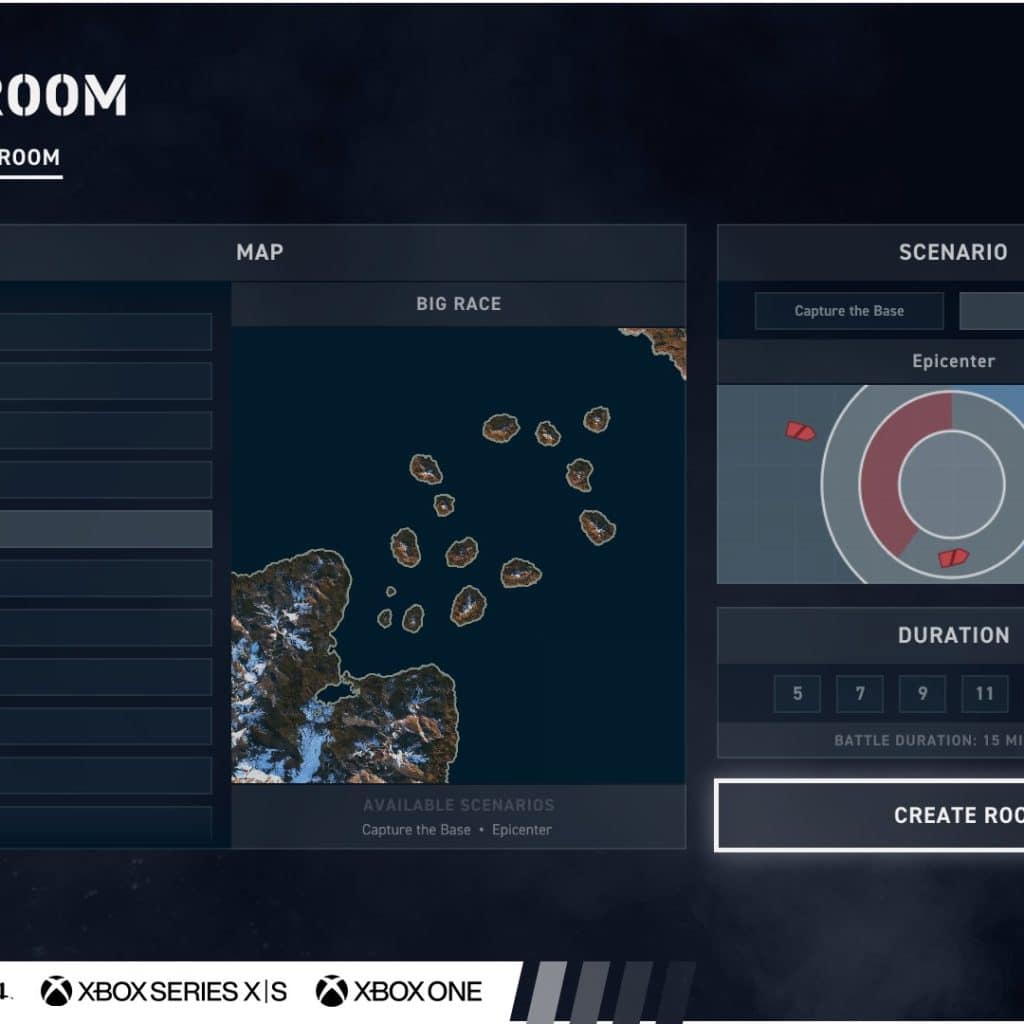Set battle duration to 5 minutes
Image resolution: width=1024 pixels, height=1024 pixels.
click(x=797, y=694)
